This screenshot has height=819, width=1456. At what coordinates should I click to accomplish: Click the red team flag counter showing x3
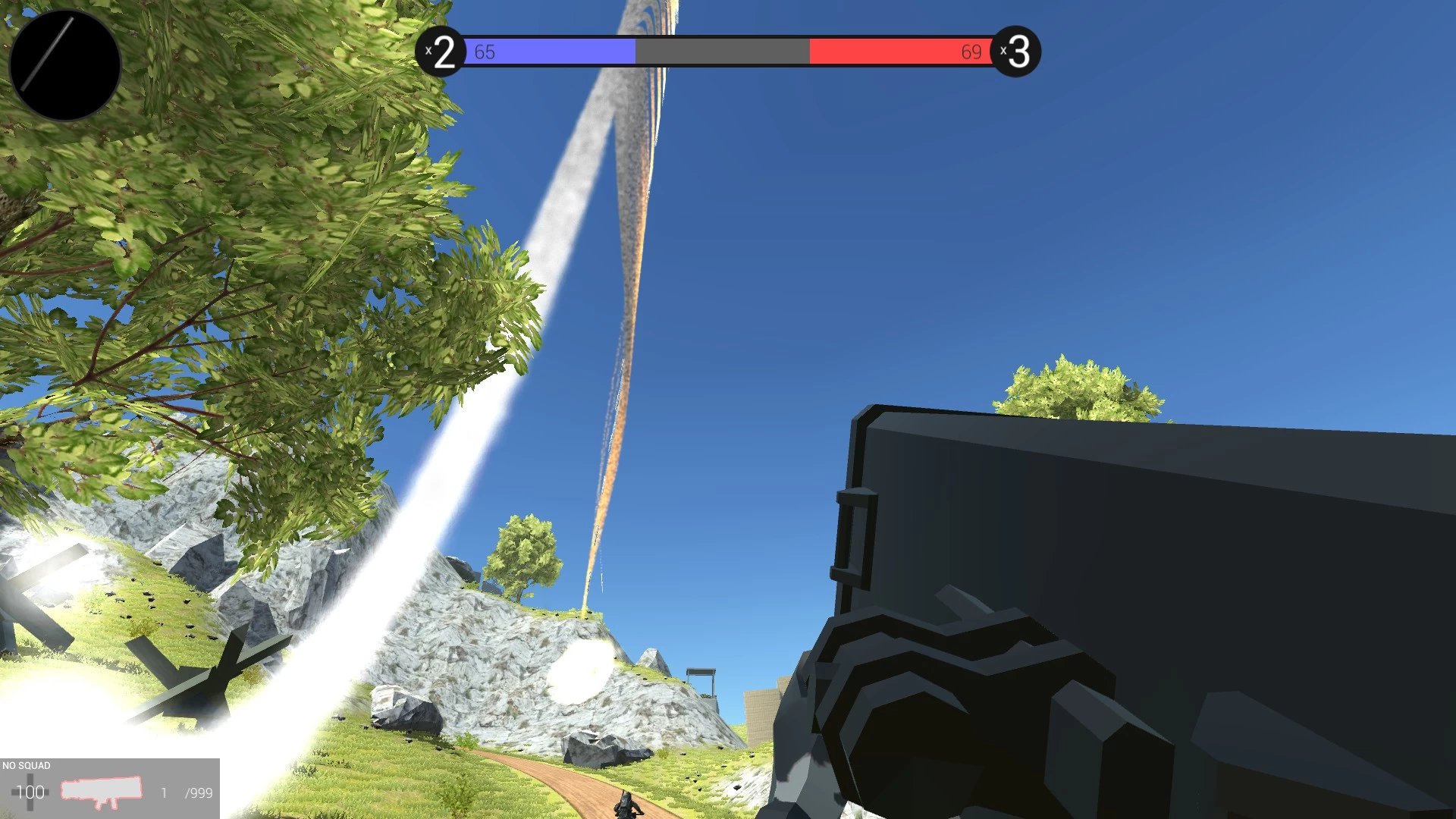click(x=1018, y=51)
